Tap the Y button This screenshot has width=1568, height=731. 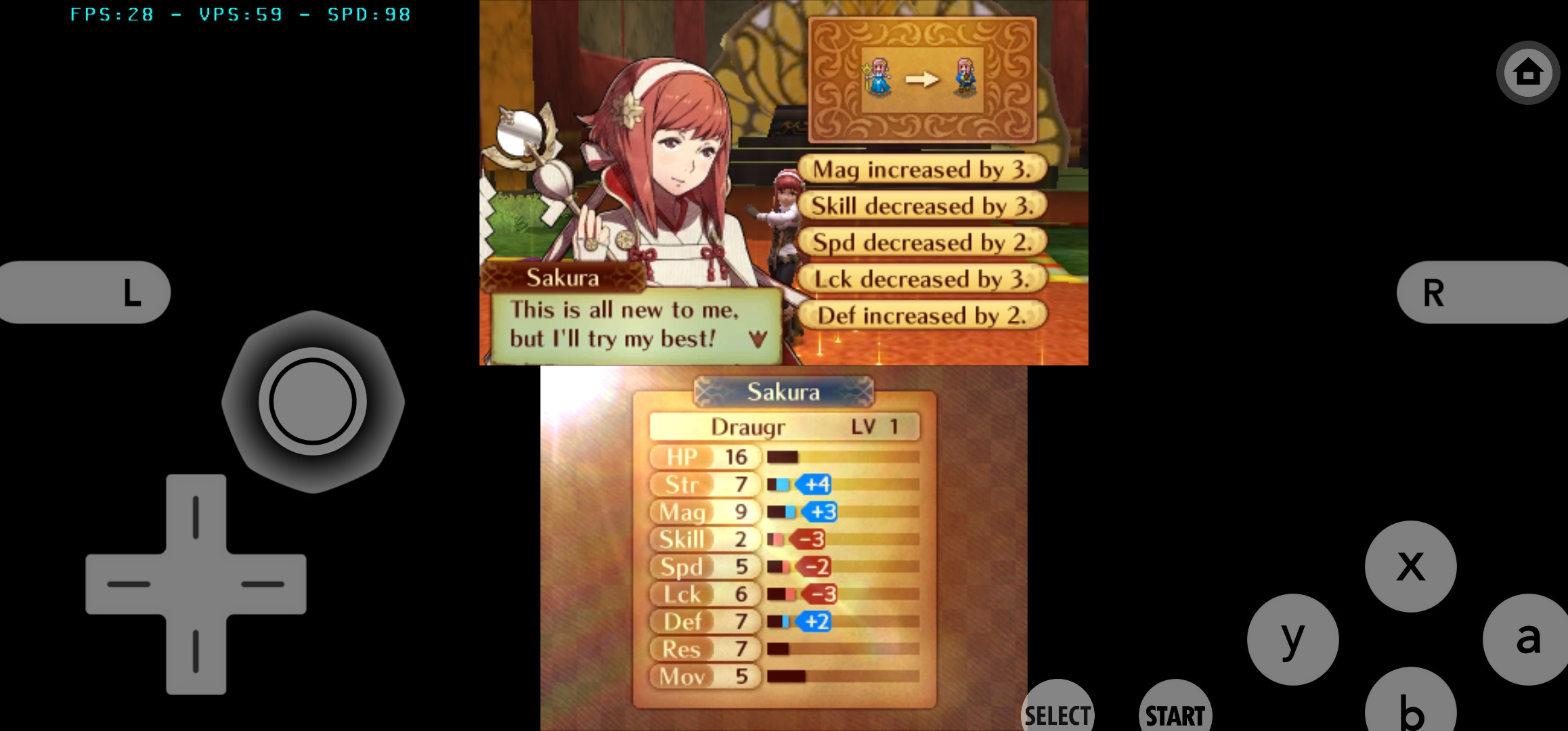pyautogui.click(x=1292, y=640)
